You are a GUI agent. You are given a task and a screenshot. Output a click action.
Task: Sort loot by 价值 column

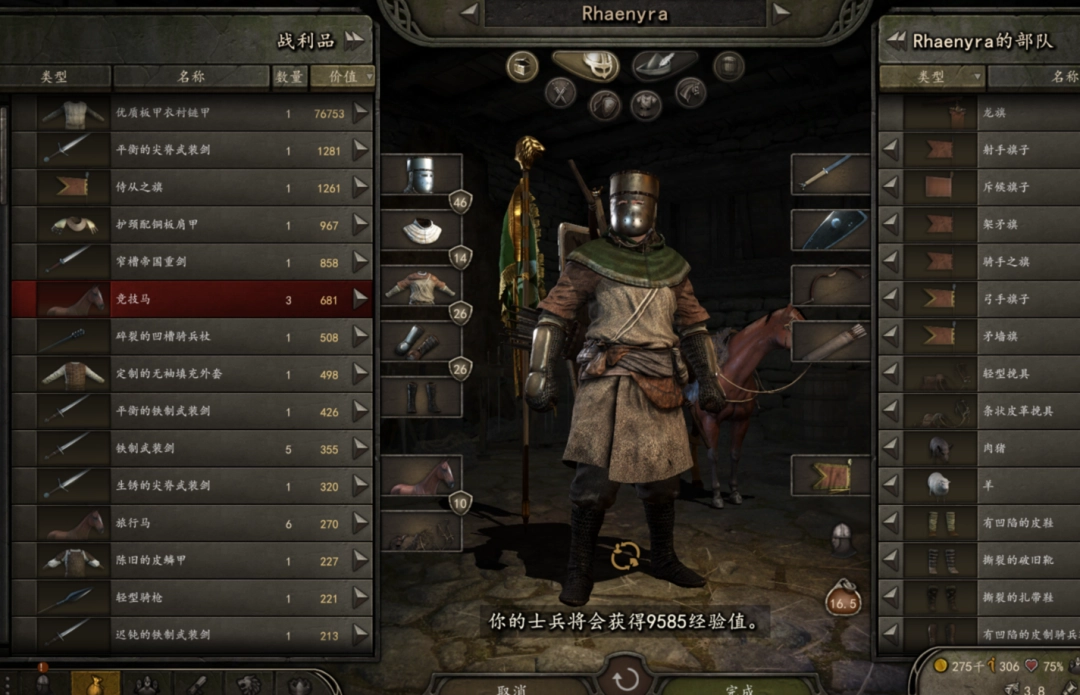click(x=342, y=76)
